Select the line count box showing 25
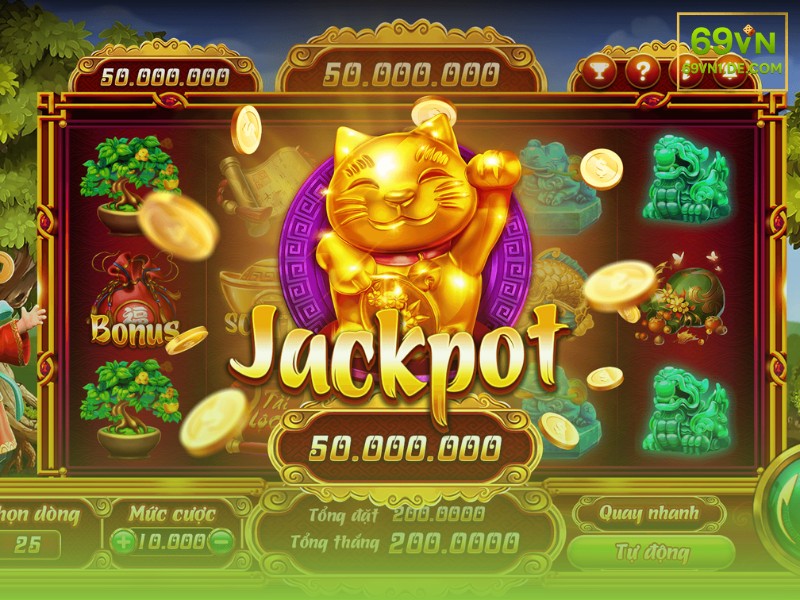 28,544
